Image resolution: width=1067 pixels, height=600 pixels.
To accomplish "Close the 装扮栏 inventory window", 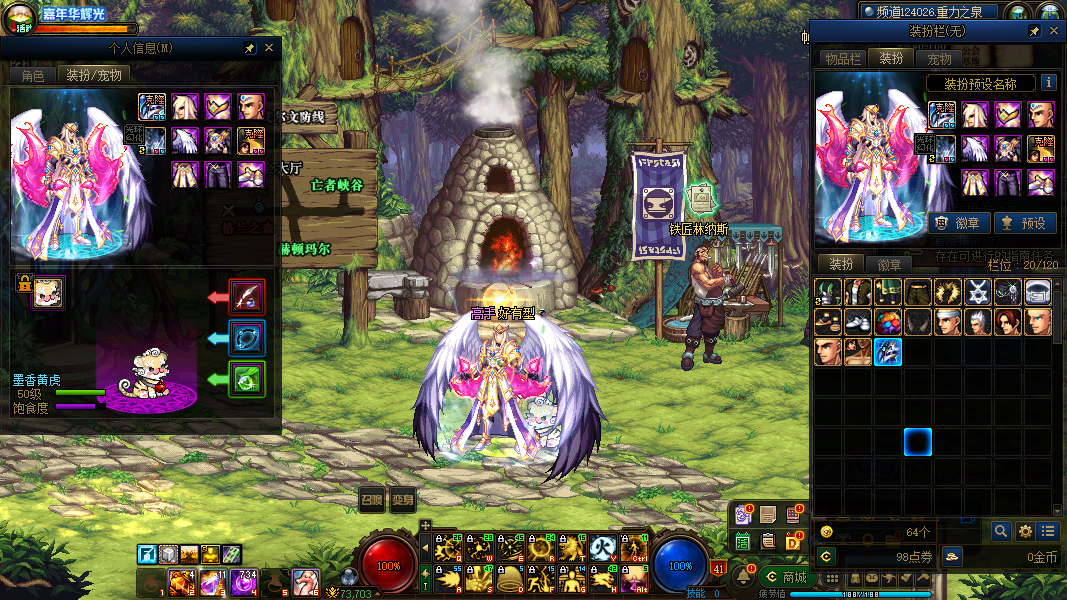I will [1052, 32].
